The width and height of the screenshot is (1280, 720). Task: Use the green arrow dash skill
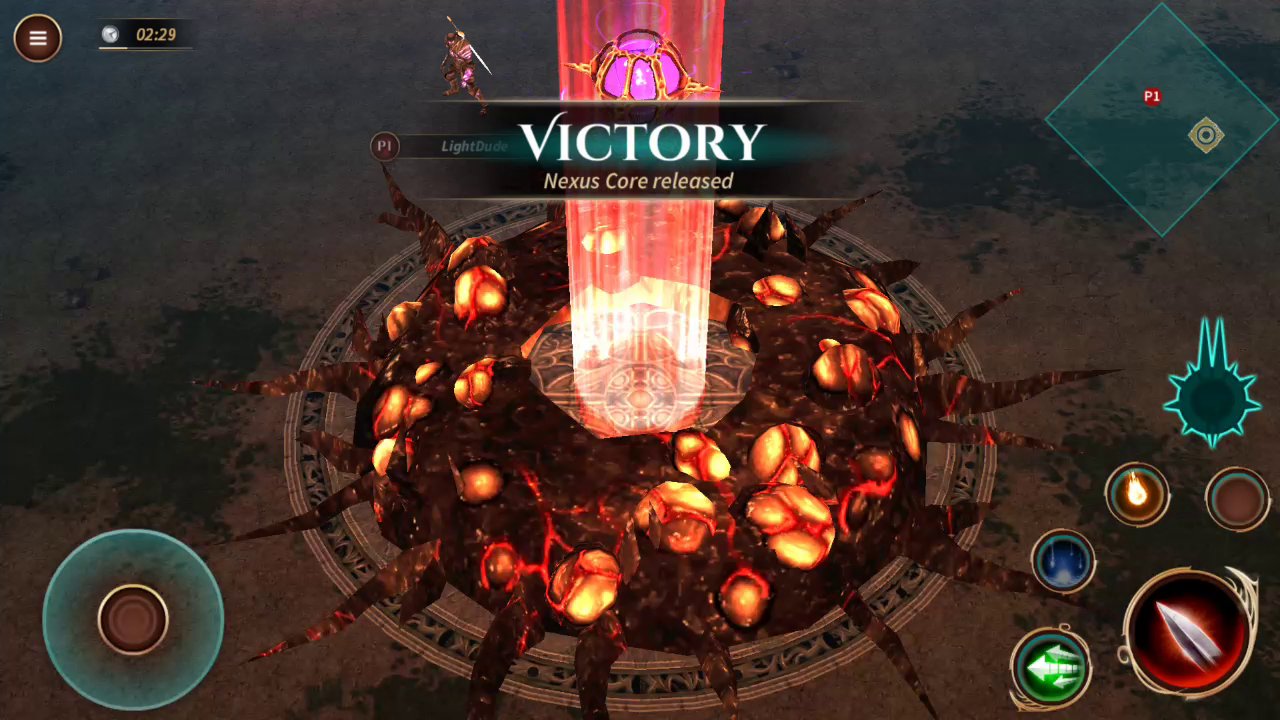[1050, 666]
